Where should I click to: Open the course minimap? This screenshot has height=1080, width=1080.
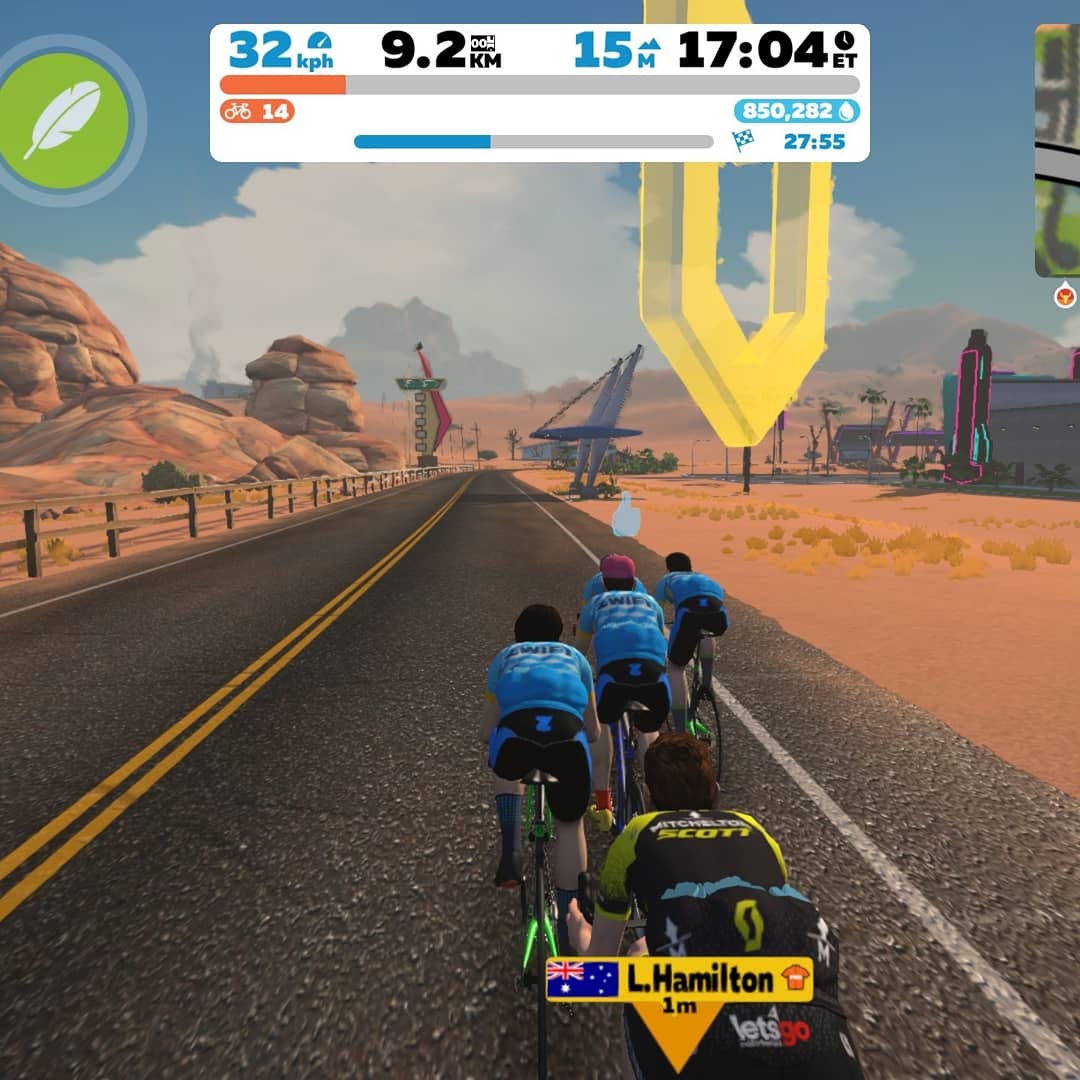tap(1058, 150)
